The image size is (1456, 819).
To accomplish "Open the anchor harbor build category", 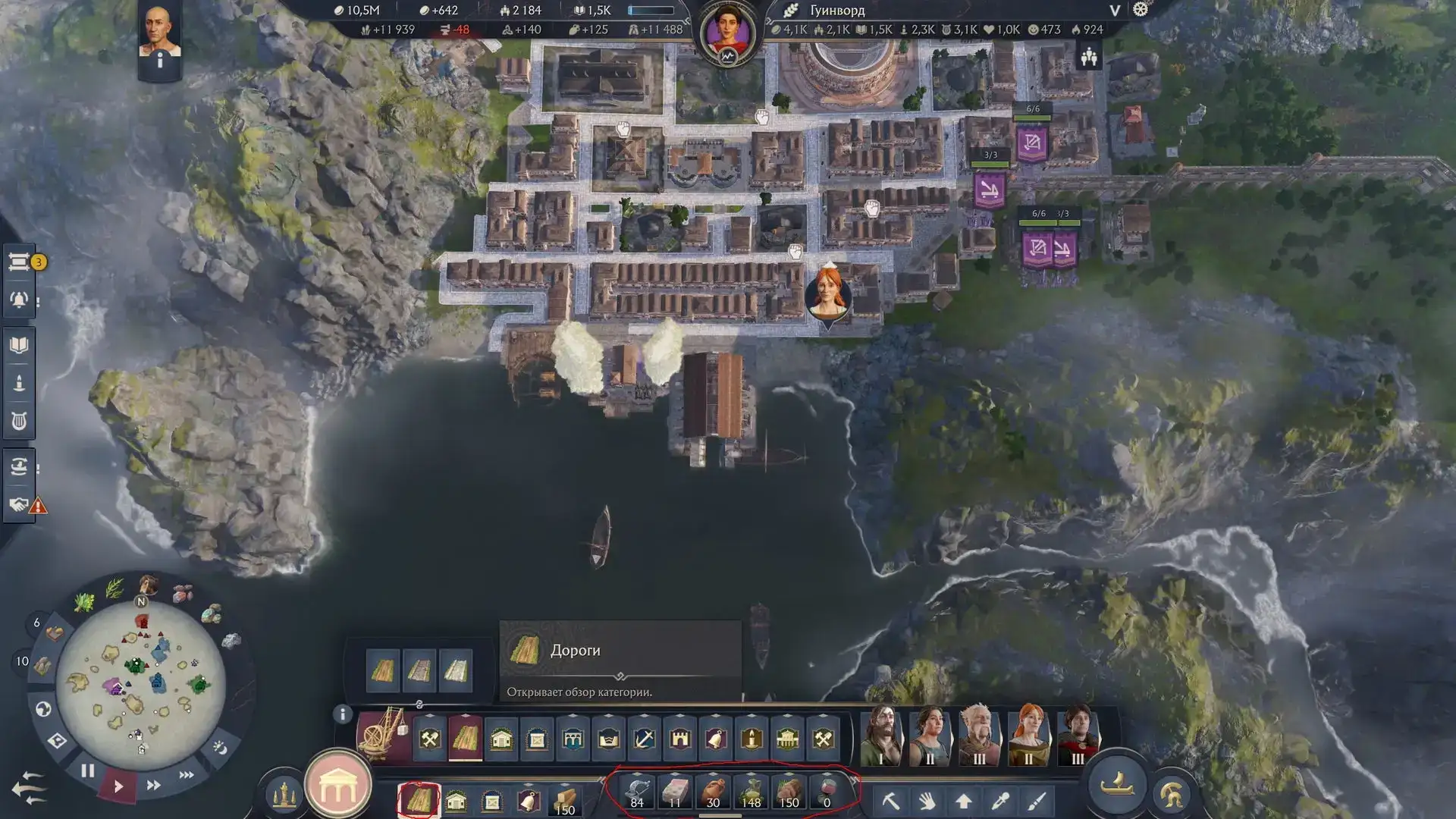I will [x=645, y=738].
